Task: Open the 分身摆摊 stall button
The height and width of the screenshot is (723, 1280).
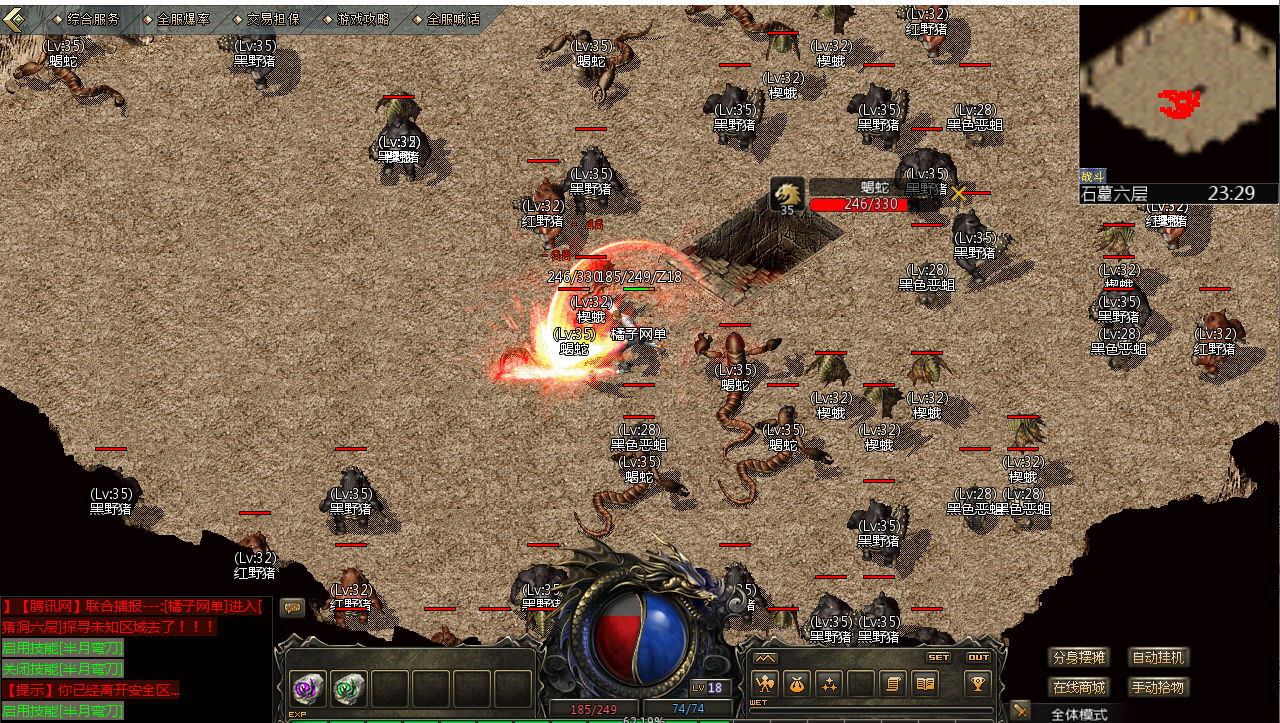Action: coord(1079,658)
